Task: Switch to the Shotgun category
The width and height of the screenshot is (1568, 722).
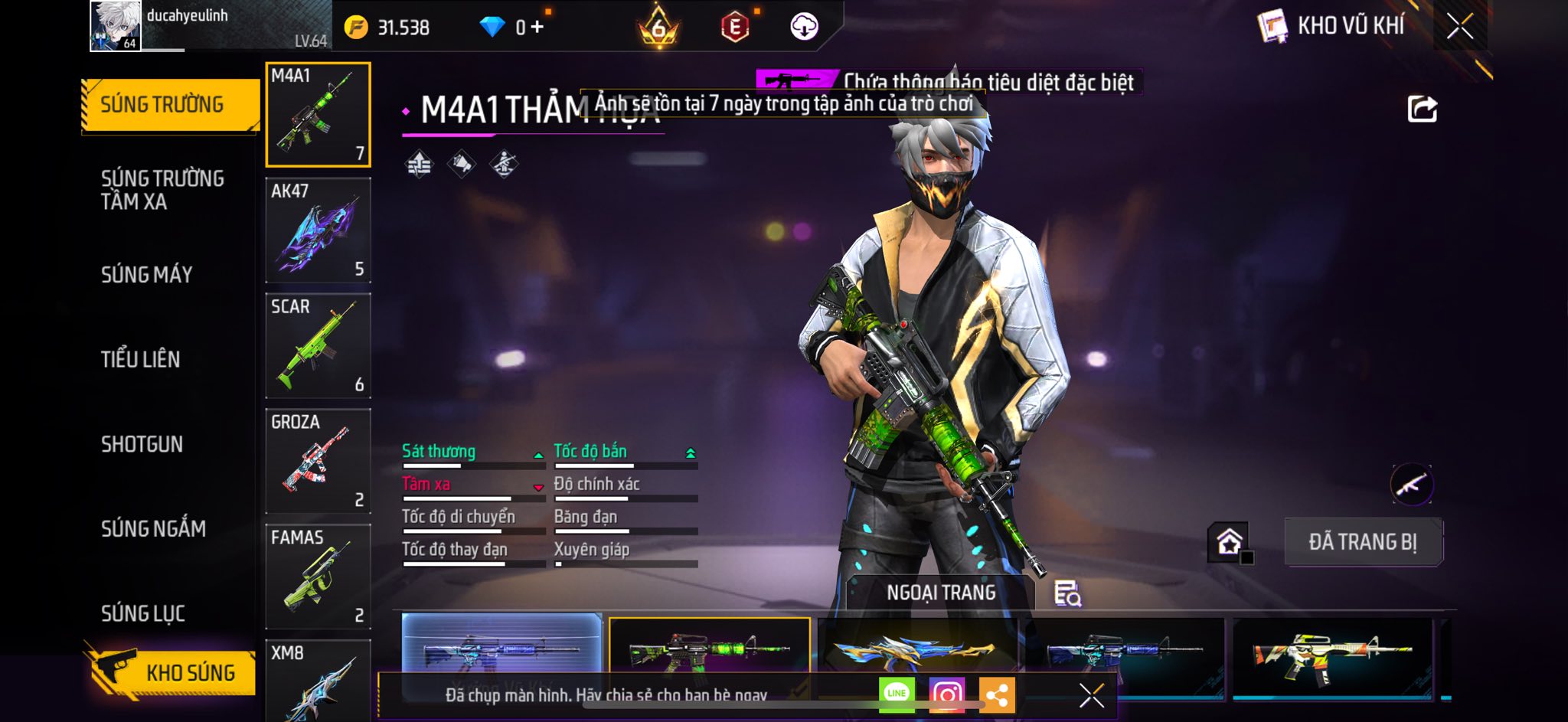Action: [x=142, y=444]
